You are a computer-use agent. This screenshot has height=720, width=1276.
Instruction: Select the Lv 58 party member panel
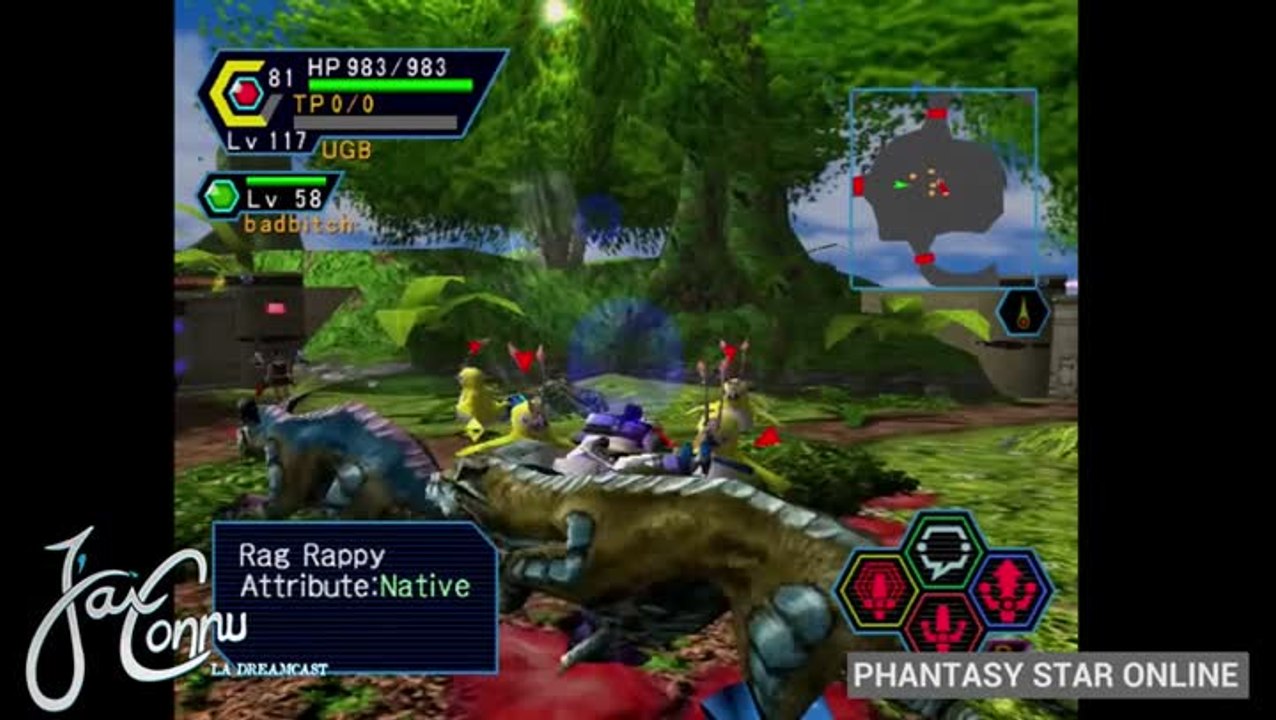coord(271,196)
